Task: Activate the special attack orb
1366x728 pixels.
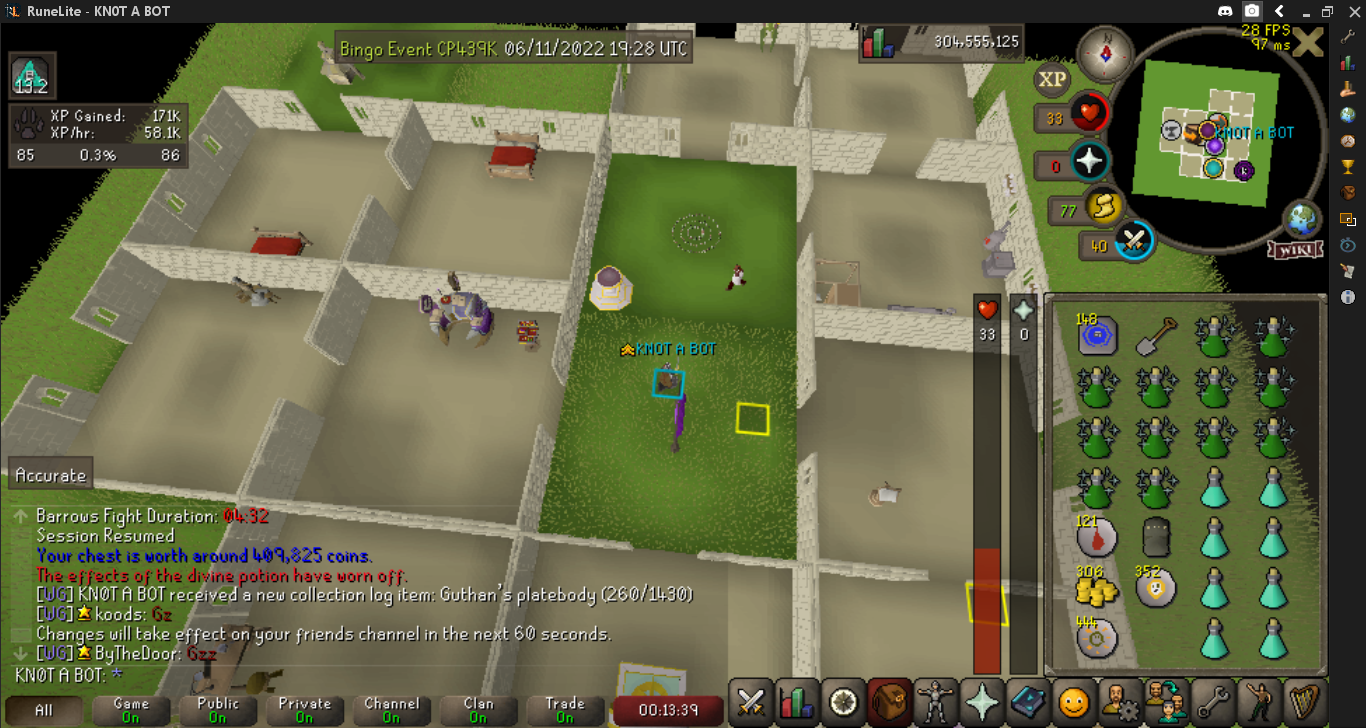Action: pos(1135,241)
